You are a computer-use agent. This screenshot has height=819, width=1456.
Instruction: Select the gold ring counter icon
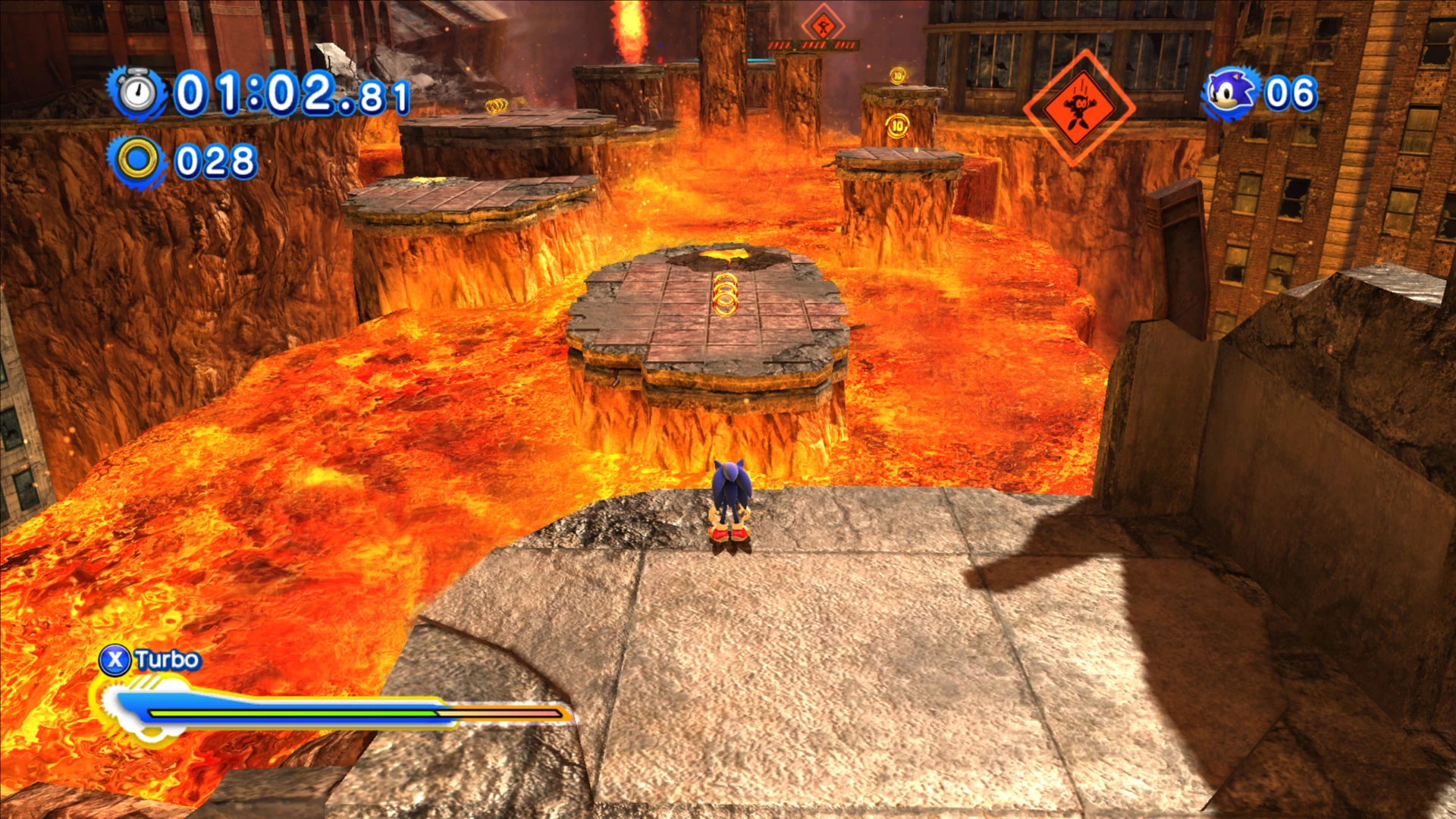137,161
